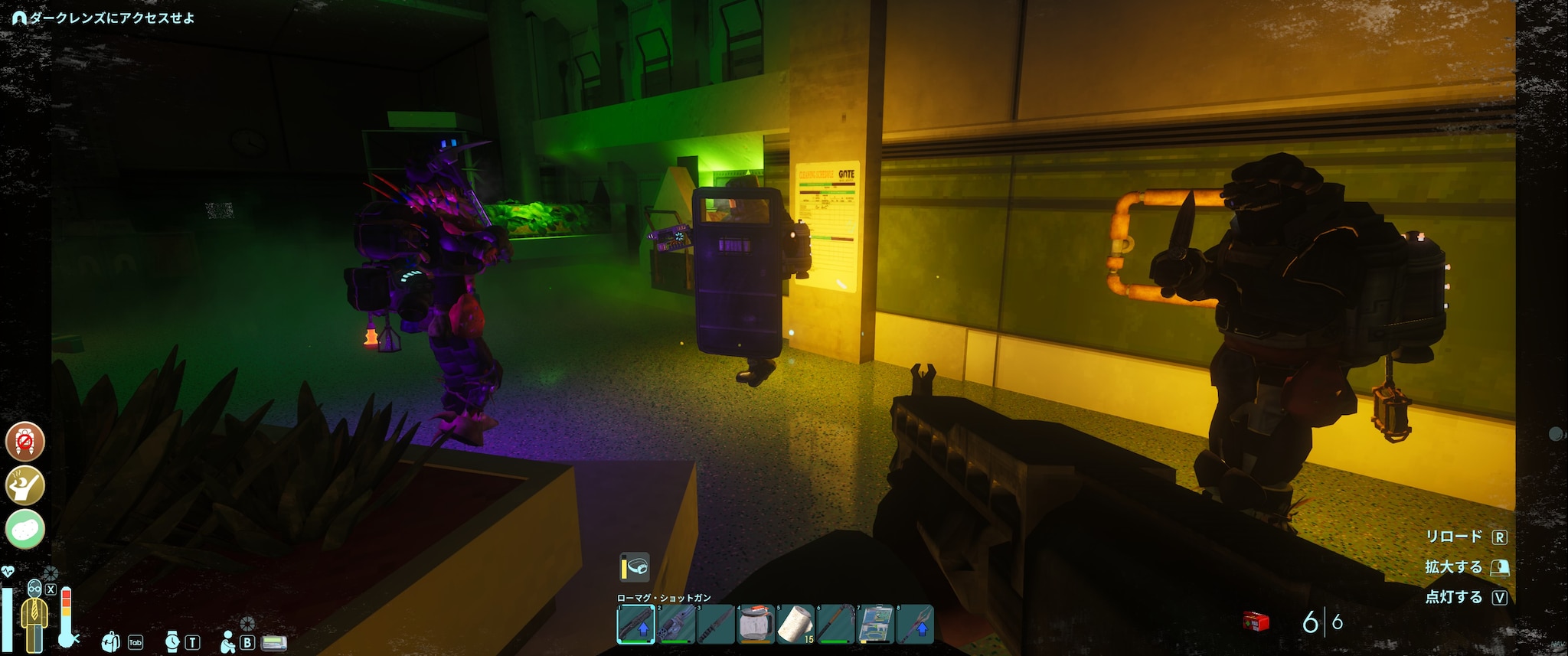Viewport: 1568px width, 656px height.
Task: Equip the combat knife in slot 3
Action: 716,624
